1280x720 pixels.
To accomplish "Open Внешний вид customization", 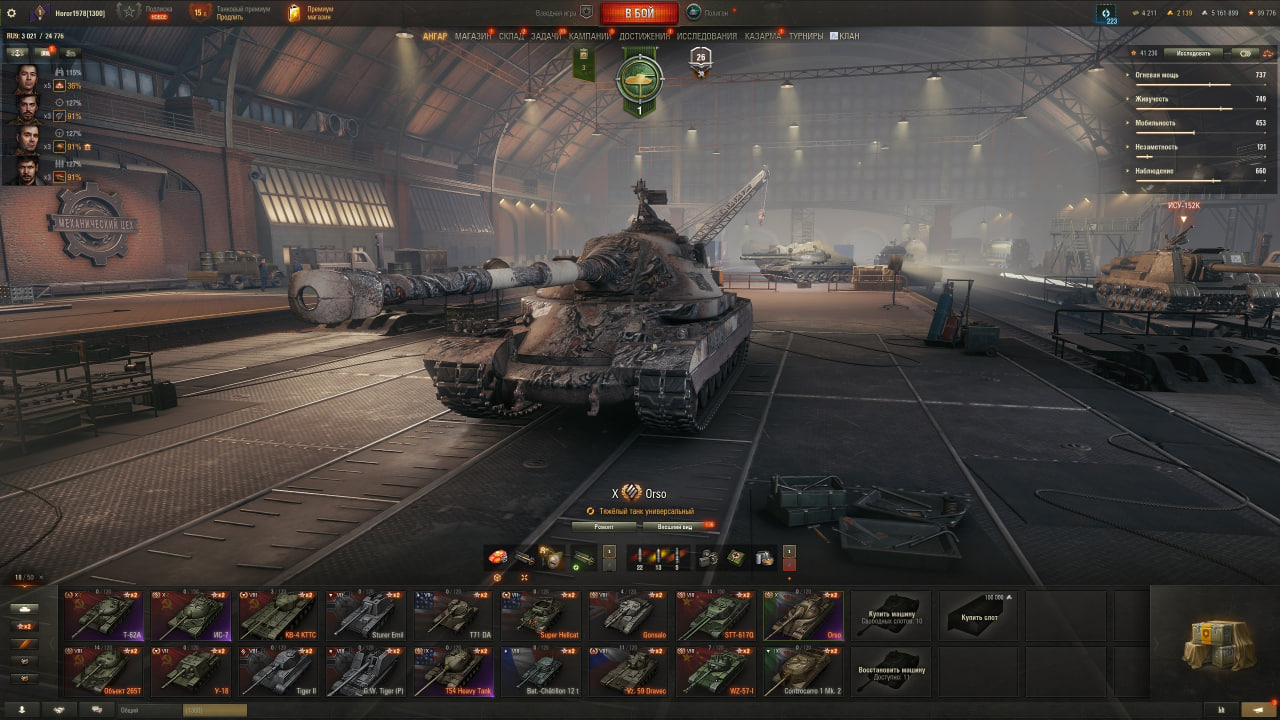I will coord(673,526).
